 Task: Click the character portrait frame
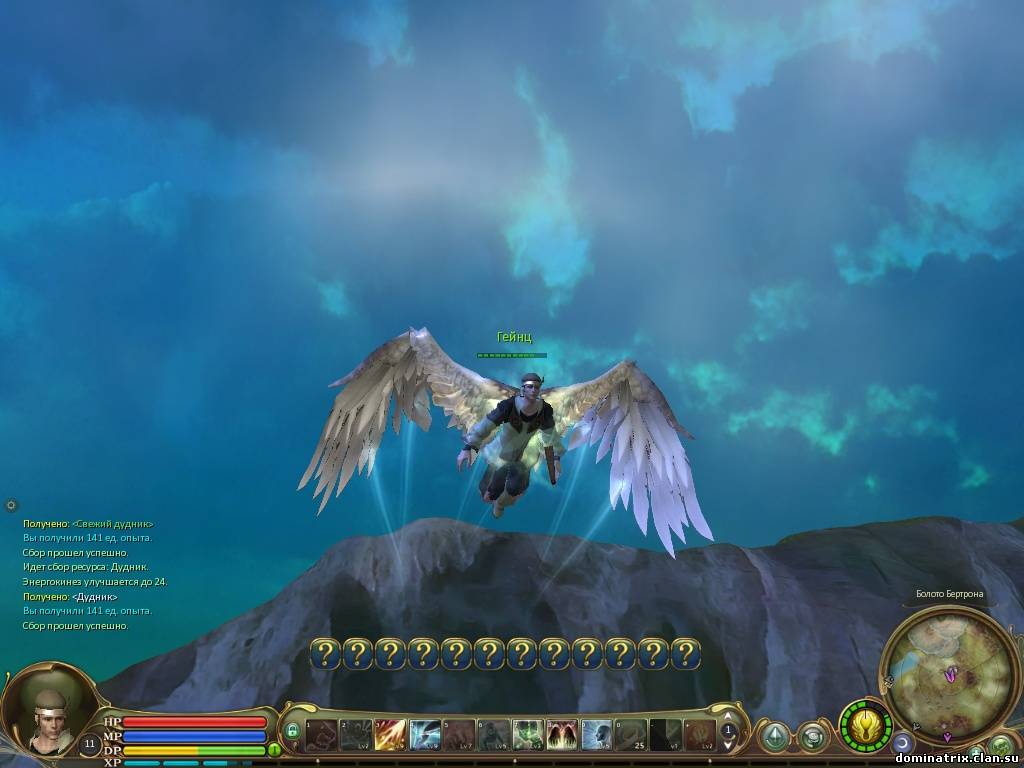pyautogui.click(x=46, y=717)
